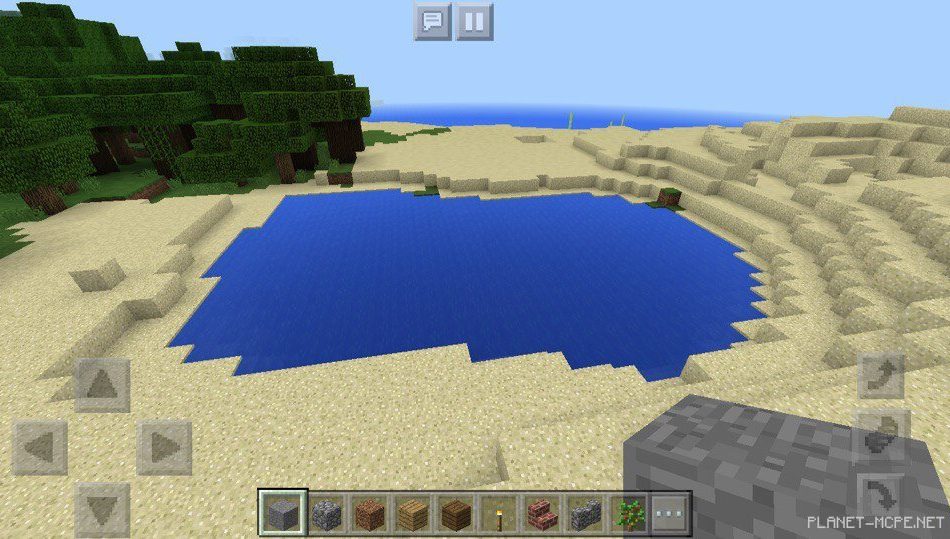The image size is (950, 539).
Task: Tap the move backward arrow
Action: 103,507
